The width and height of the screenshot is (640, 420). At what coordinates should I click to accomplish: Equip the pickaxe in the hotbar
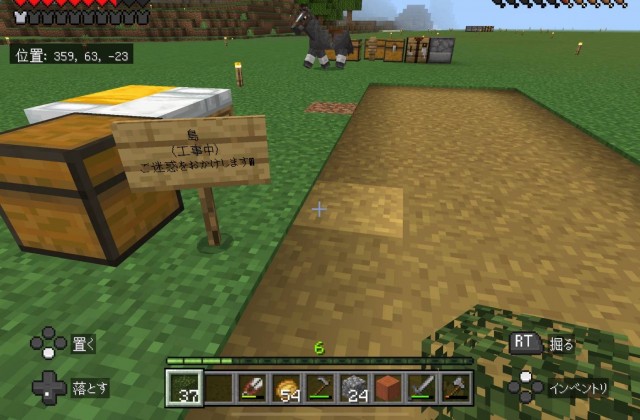pos(320,386)
